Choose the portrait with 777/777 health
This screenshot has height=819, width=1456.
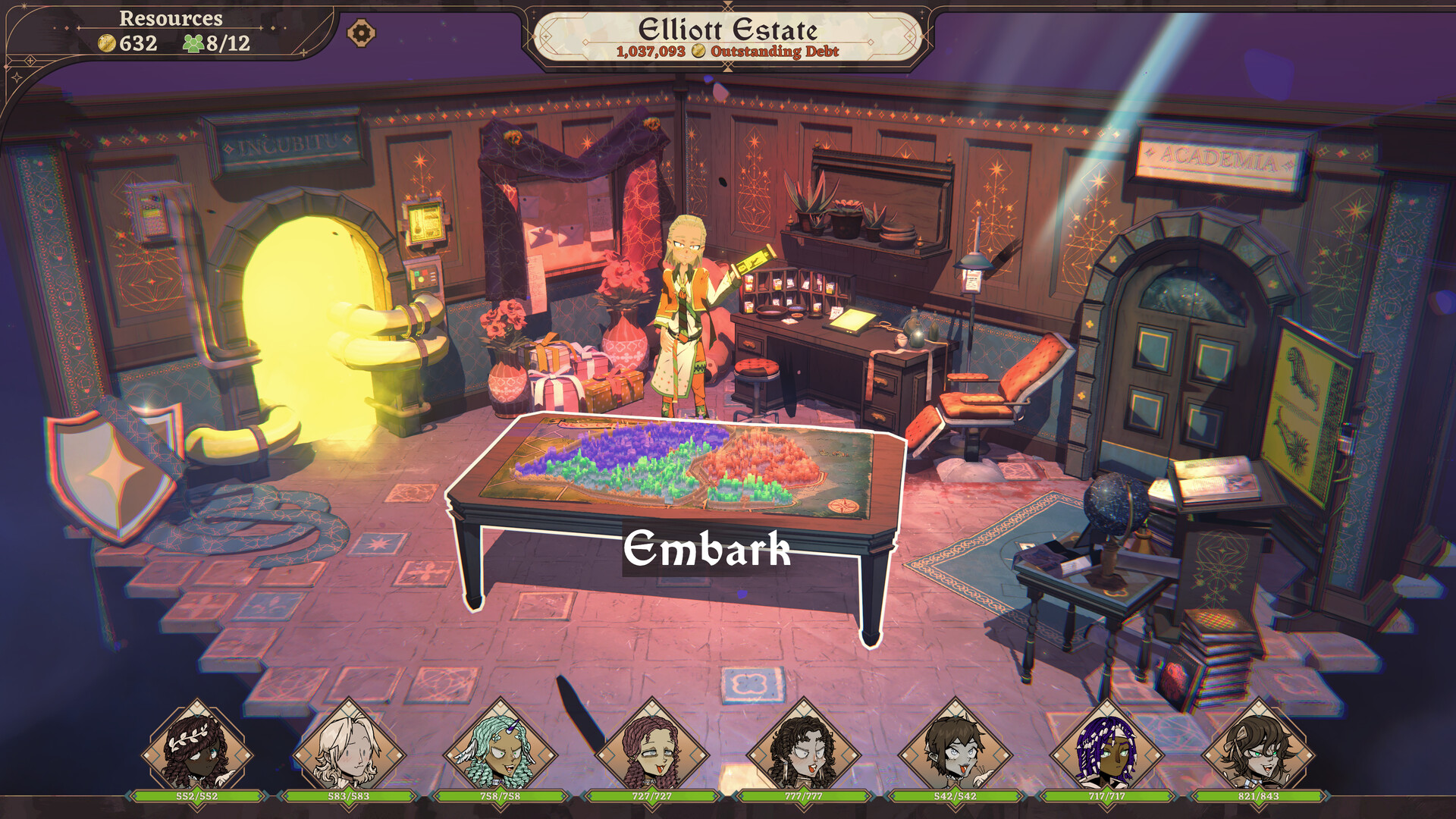click(804, 747)
